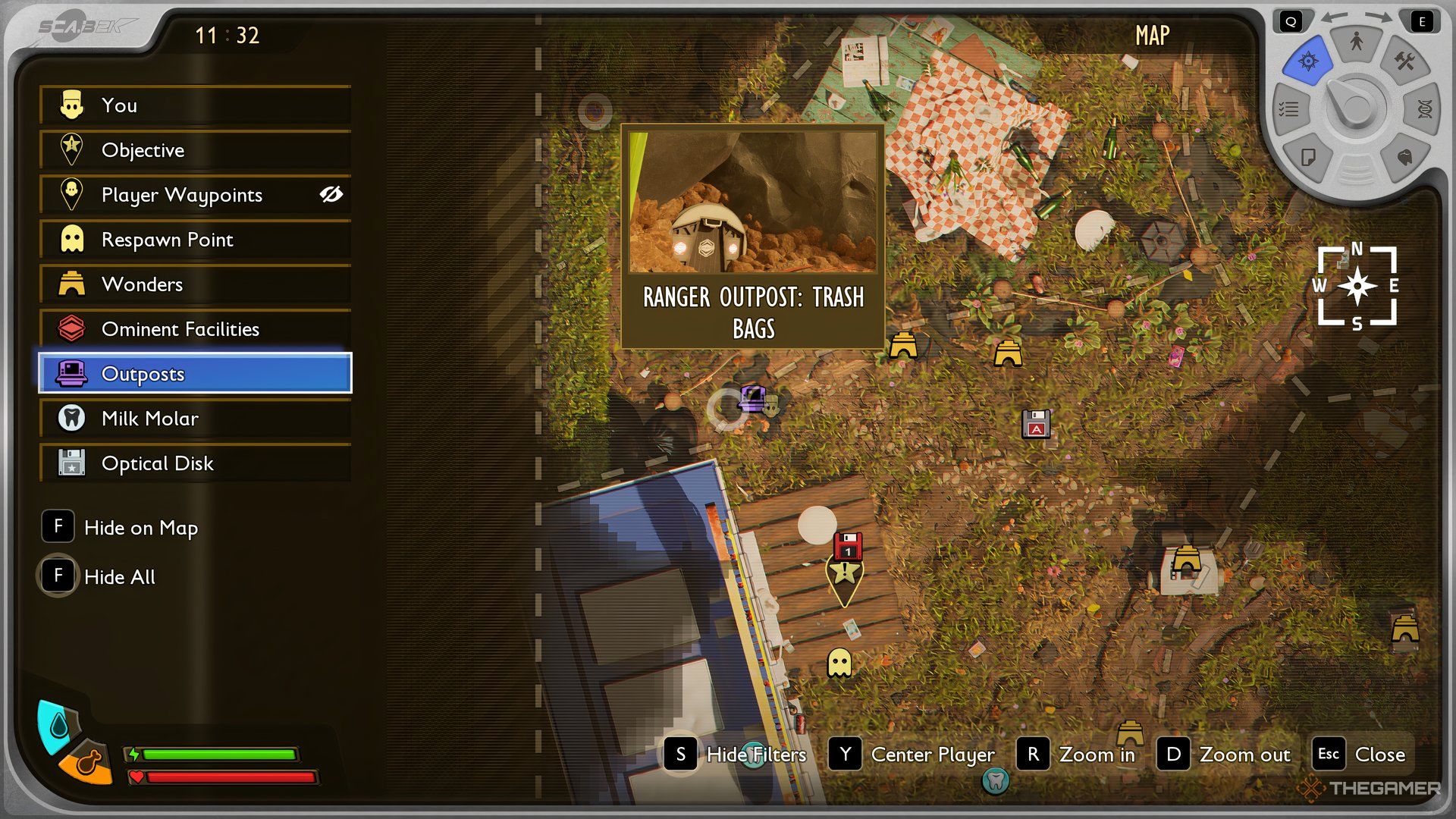Click the Hide All option
1456x819 pixels.
pos(99,577)
